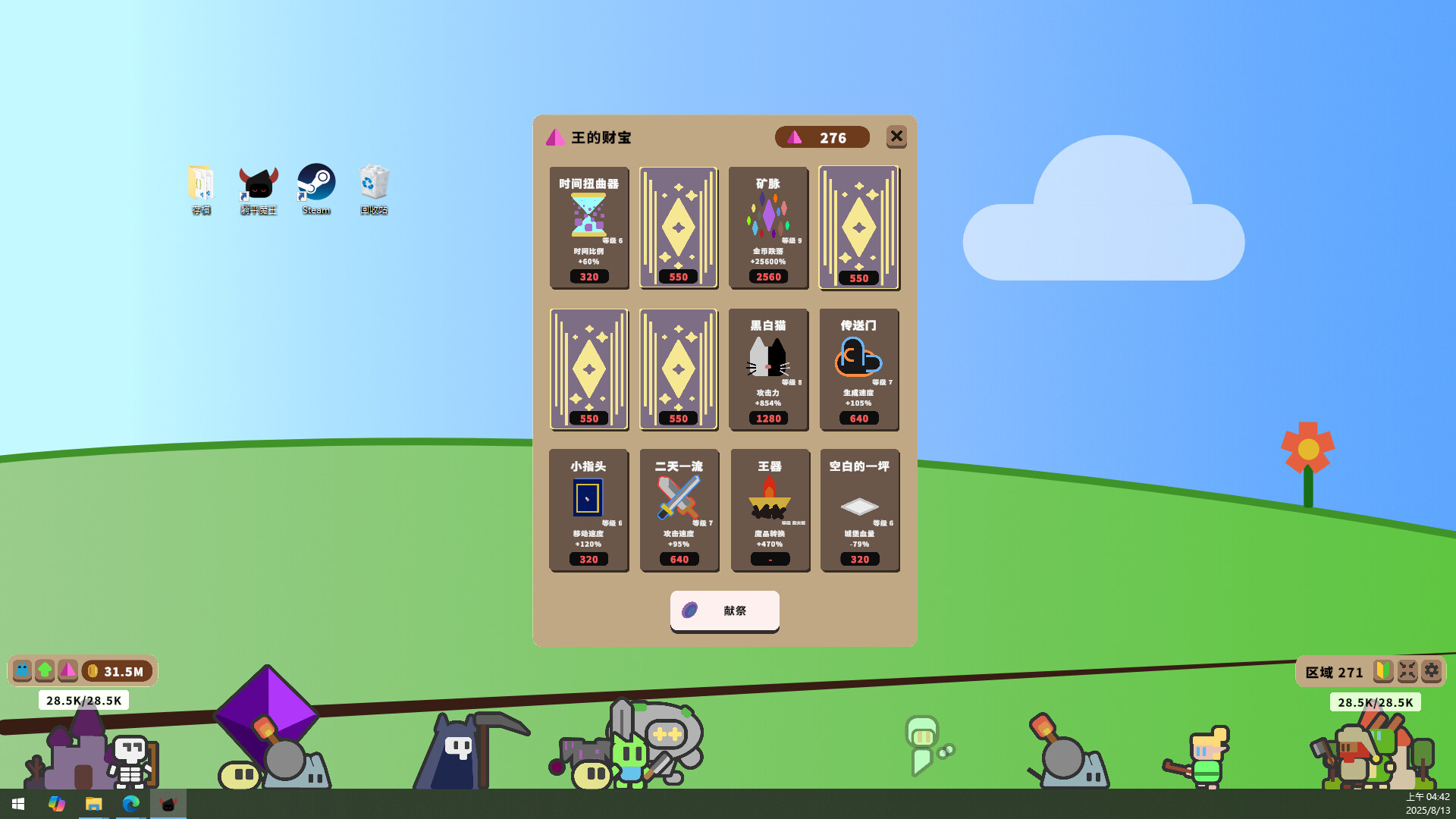This screenshot has height=819, width=1456.
Task: Select the 二天一流 crossed swords card
Action: coord(679,510)
